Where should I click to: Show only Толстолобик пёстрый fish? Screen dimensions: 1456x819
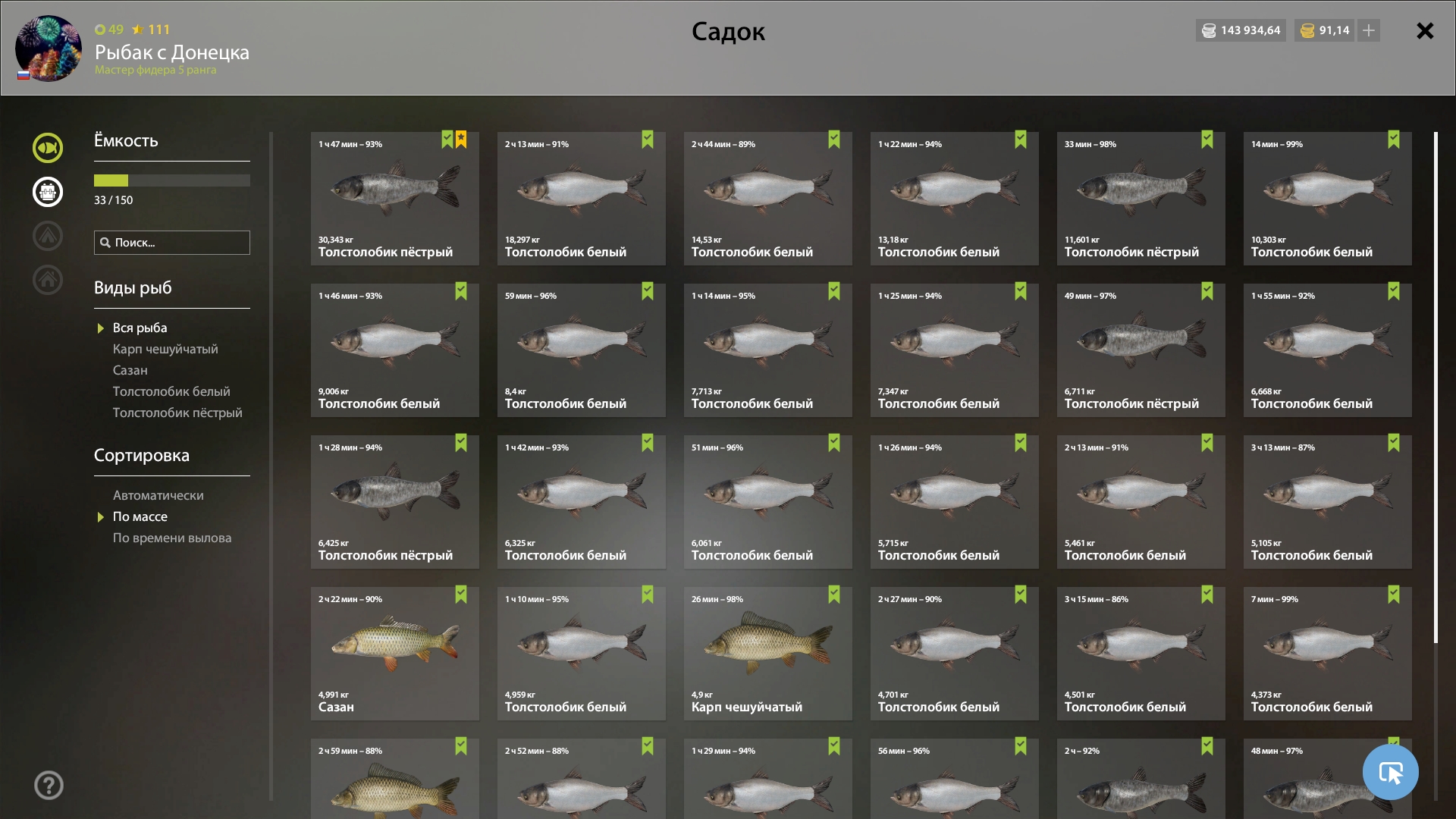tap(177, 413)
